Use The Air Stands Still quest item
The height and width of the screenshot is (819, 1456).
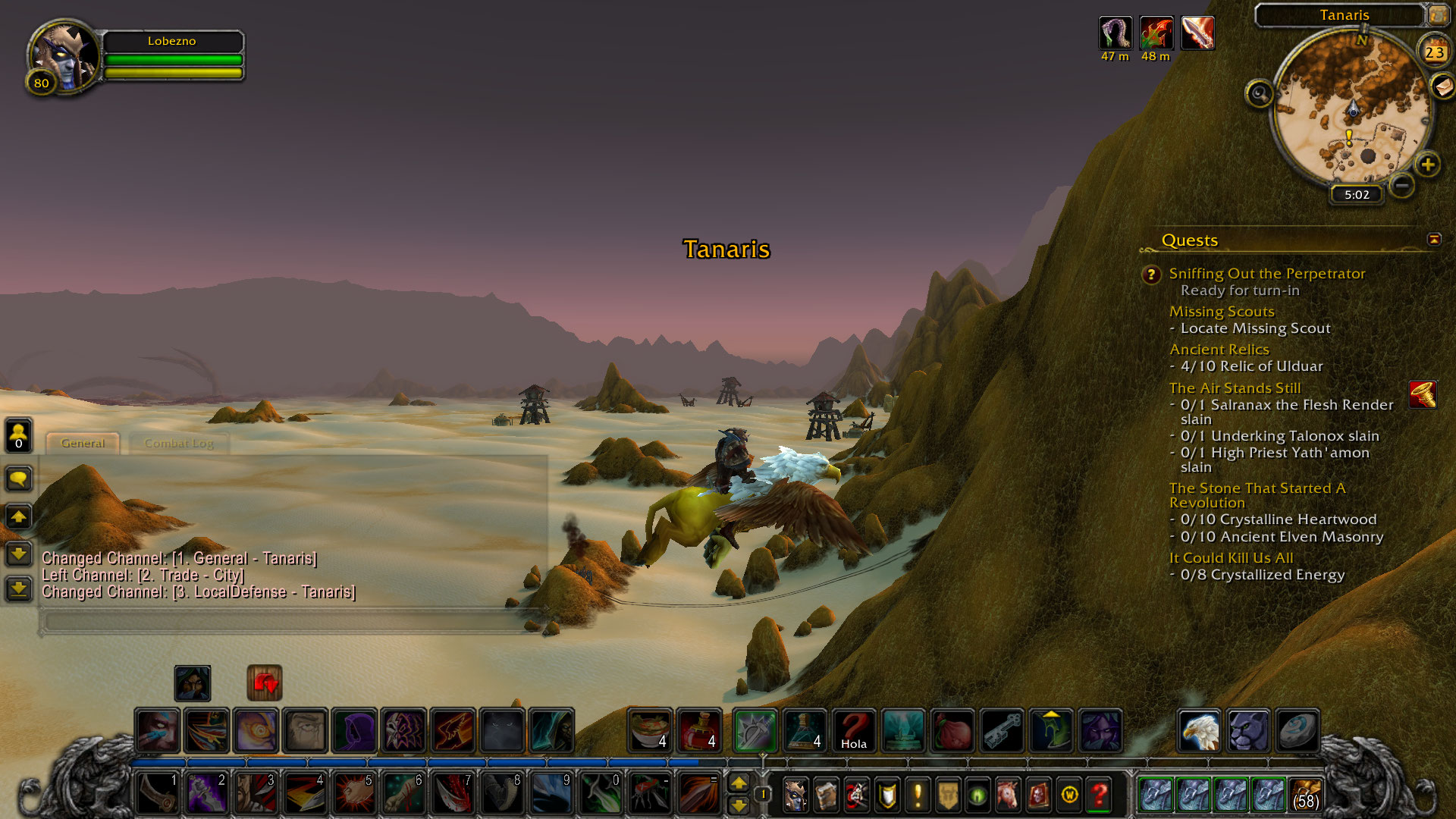tap(1423, 394)
